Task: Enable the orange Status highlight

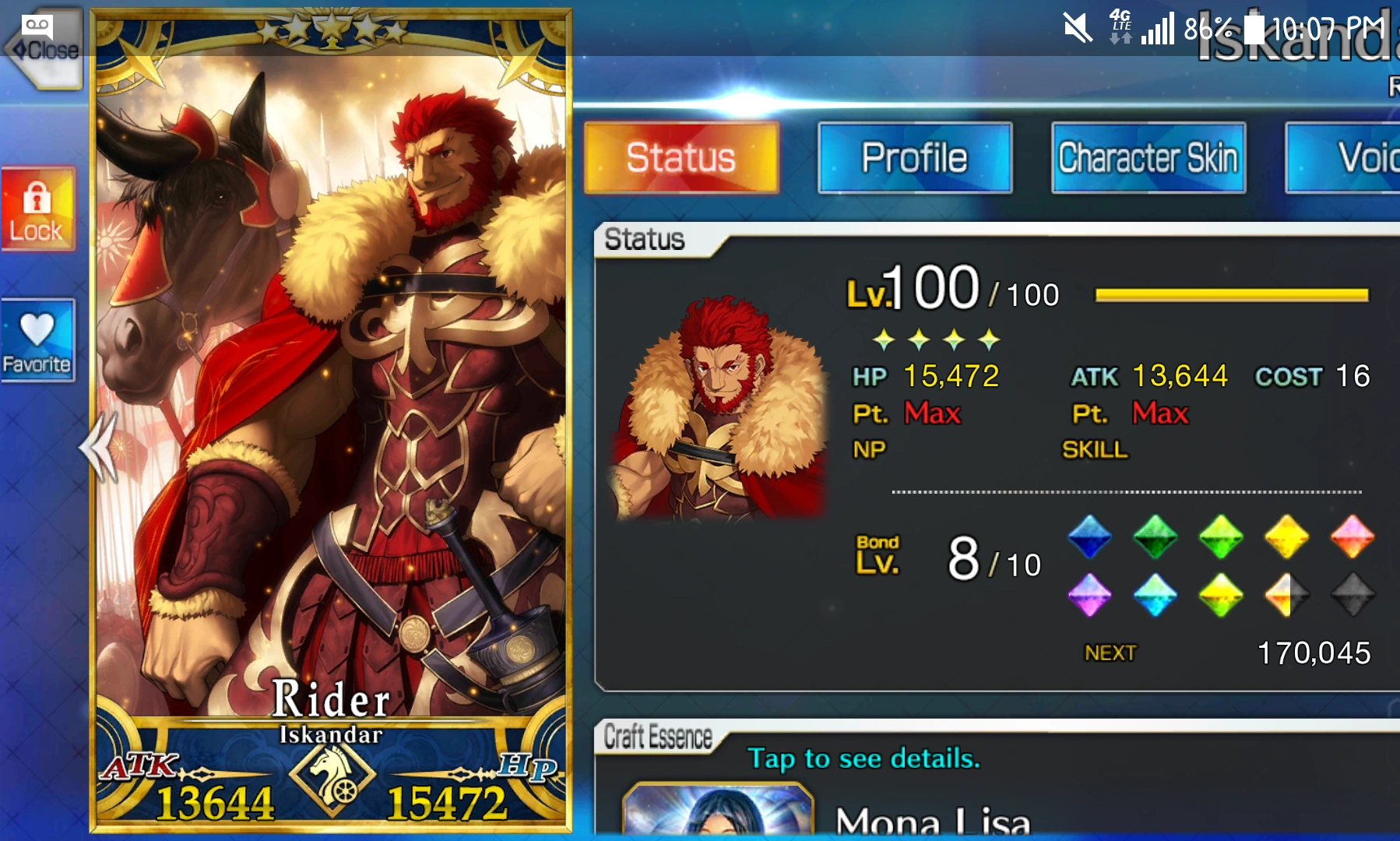Action: [x=681, y=157]
